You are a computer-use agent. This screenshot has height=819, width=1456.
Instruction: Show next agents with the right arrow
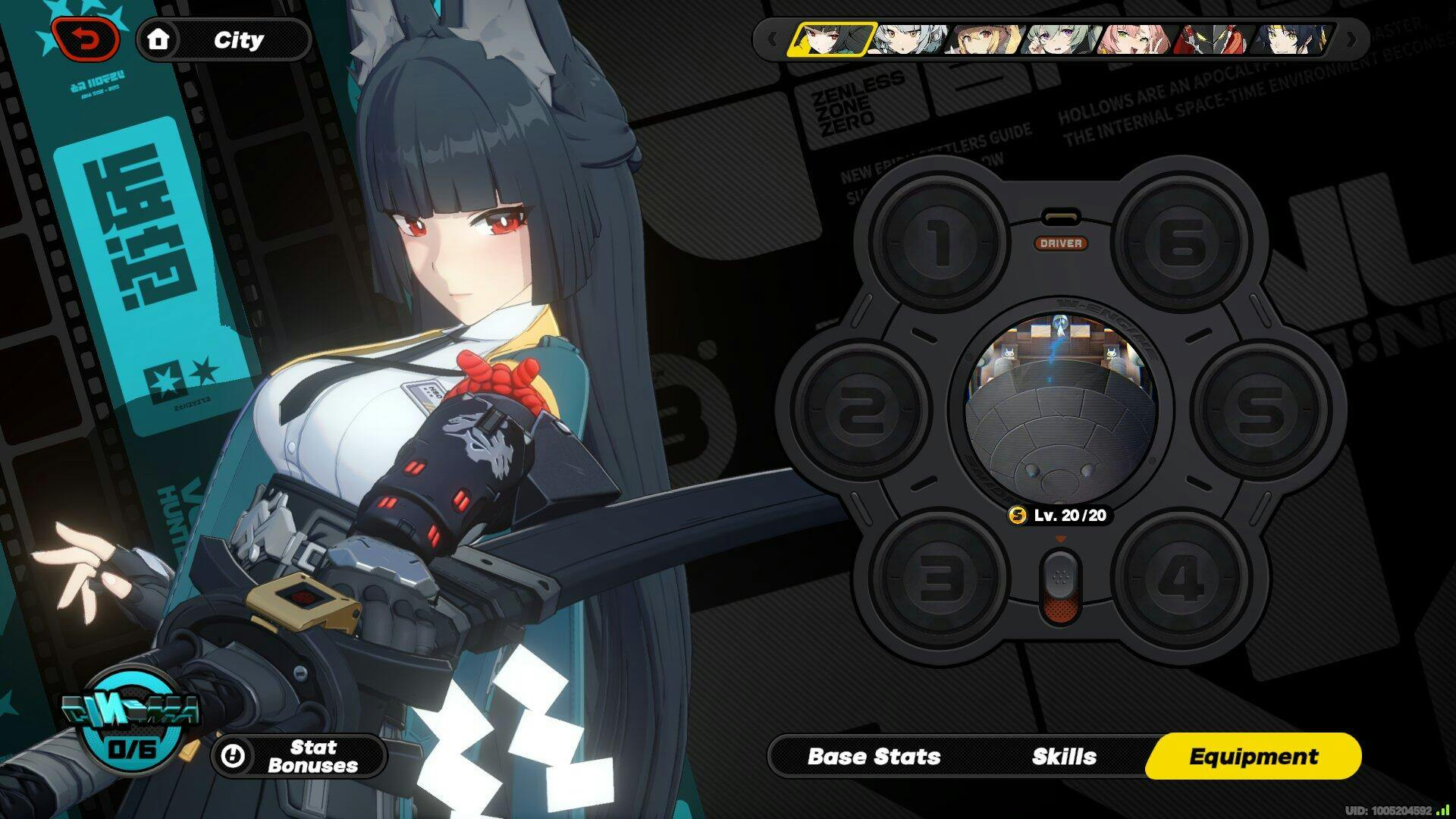(x=1351, y=39)
